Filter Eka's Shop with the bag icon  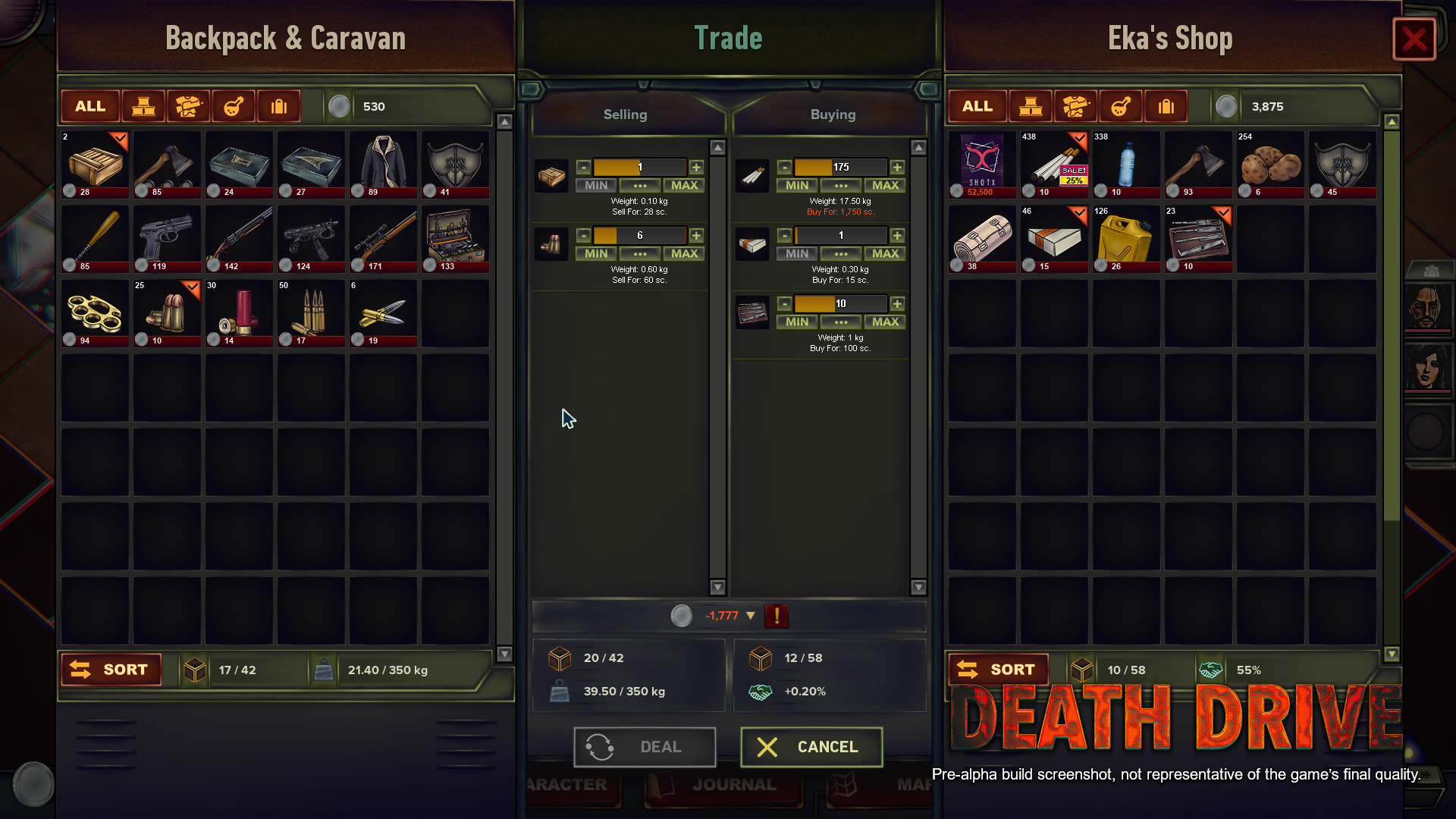1166,106
